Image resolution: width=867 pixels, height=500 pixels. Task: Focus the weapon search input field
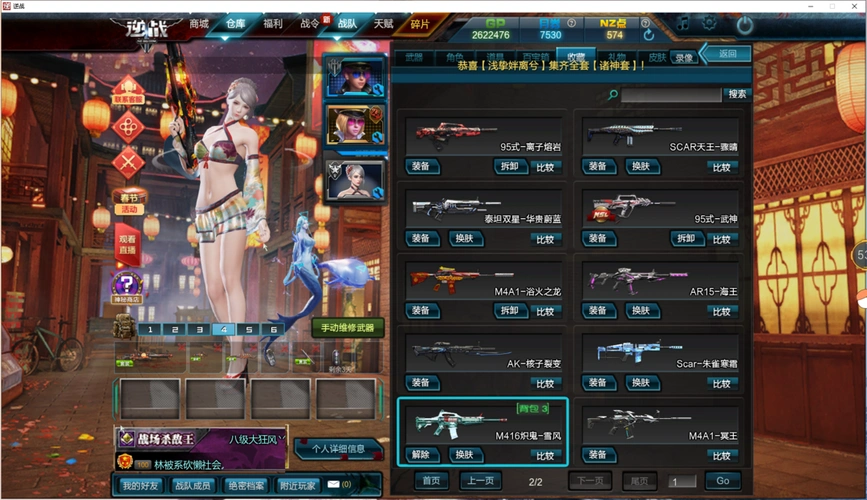[x=670, y=94]
